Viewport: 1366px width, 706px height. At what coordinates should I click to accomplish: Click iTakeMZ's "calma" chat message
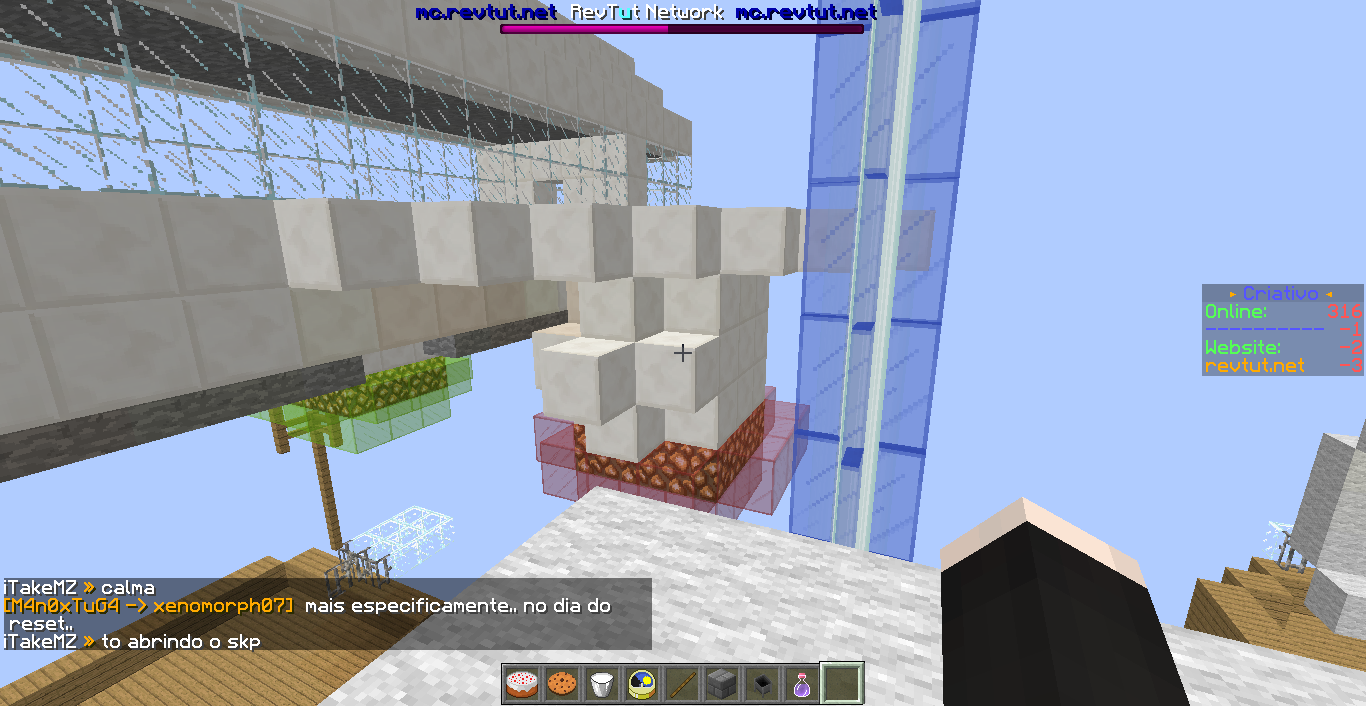coord(78,588)
